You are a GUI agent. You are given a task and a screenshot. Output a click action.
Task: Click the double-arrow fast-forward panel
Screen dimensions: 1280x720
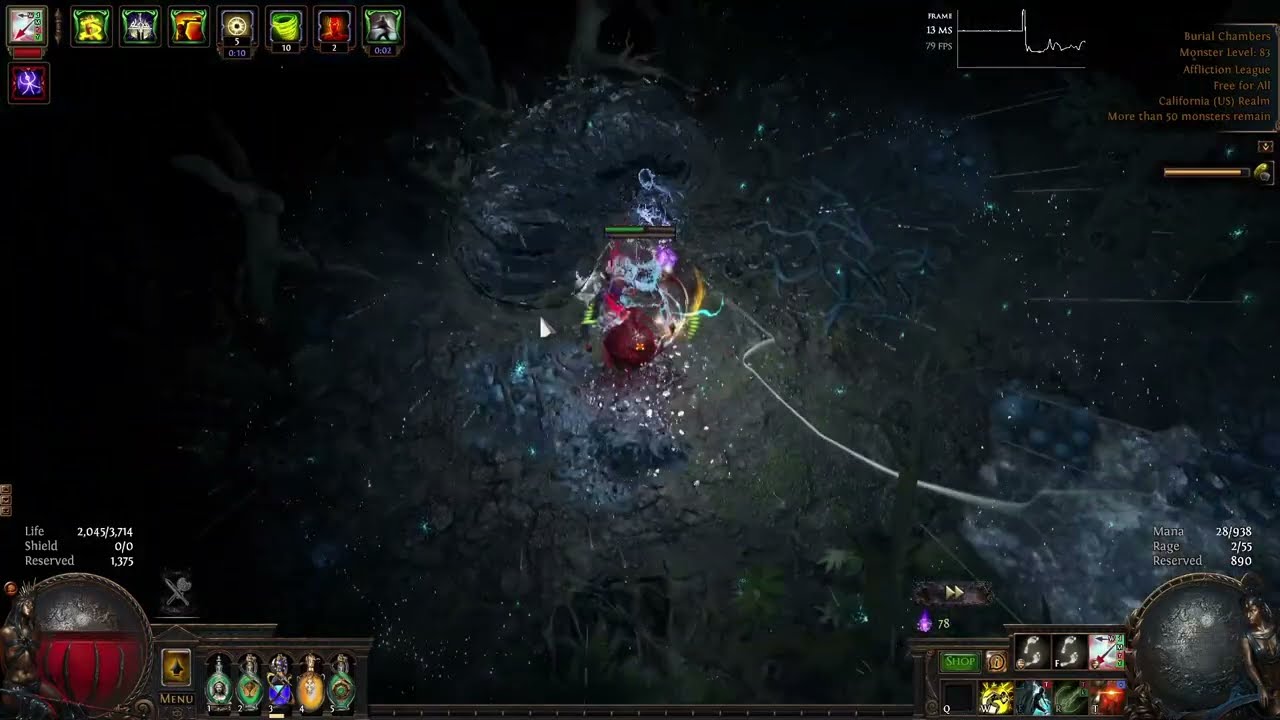(x=954, y=593)
